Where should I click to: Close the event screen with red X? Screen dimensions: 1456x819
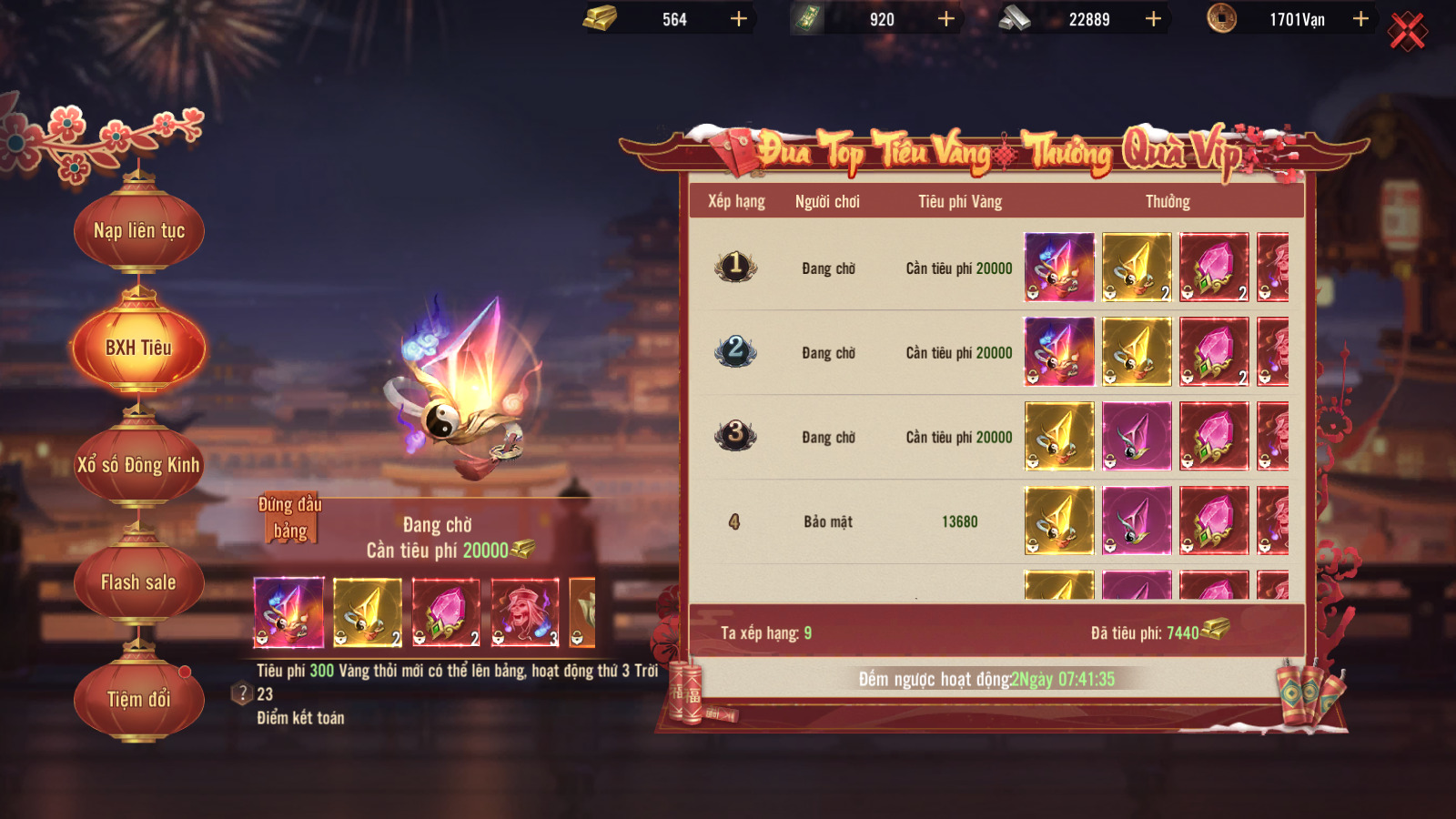[1407, 33]
